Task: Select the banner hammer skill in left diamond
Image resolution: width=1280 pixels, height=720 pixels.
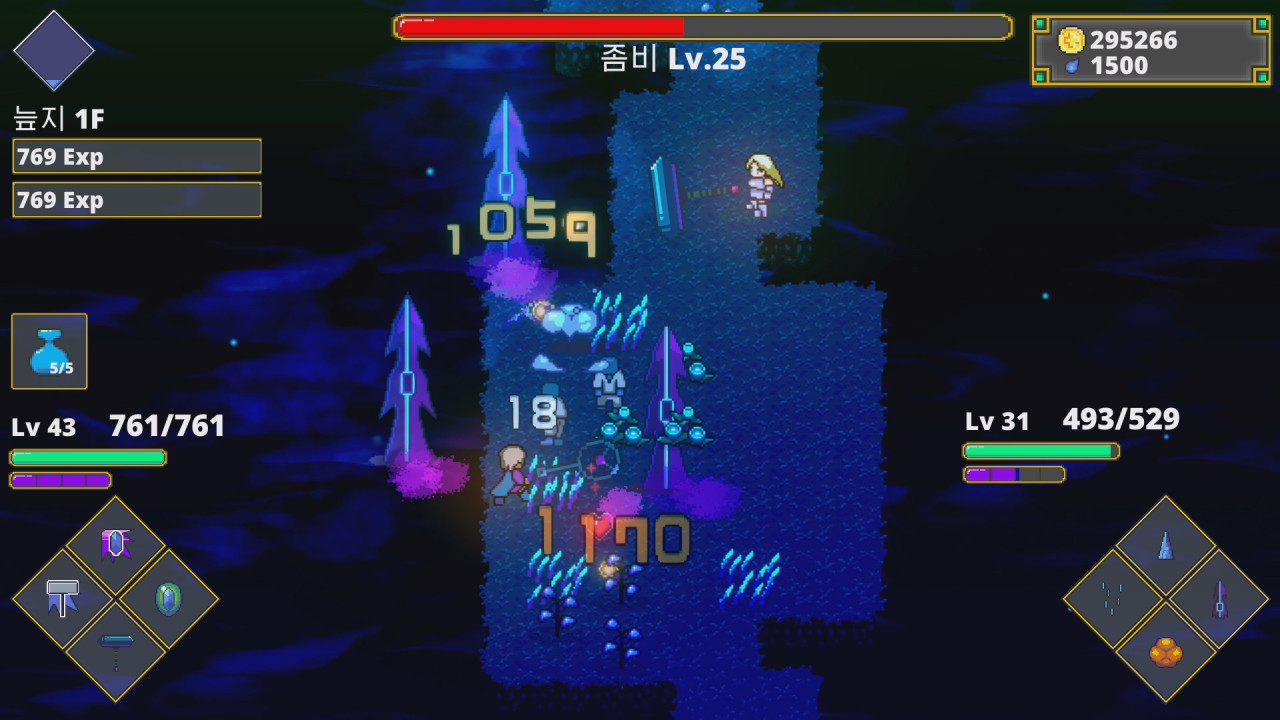Action: tap(62, 598)
